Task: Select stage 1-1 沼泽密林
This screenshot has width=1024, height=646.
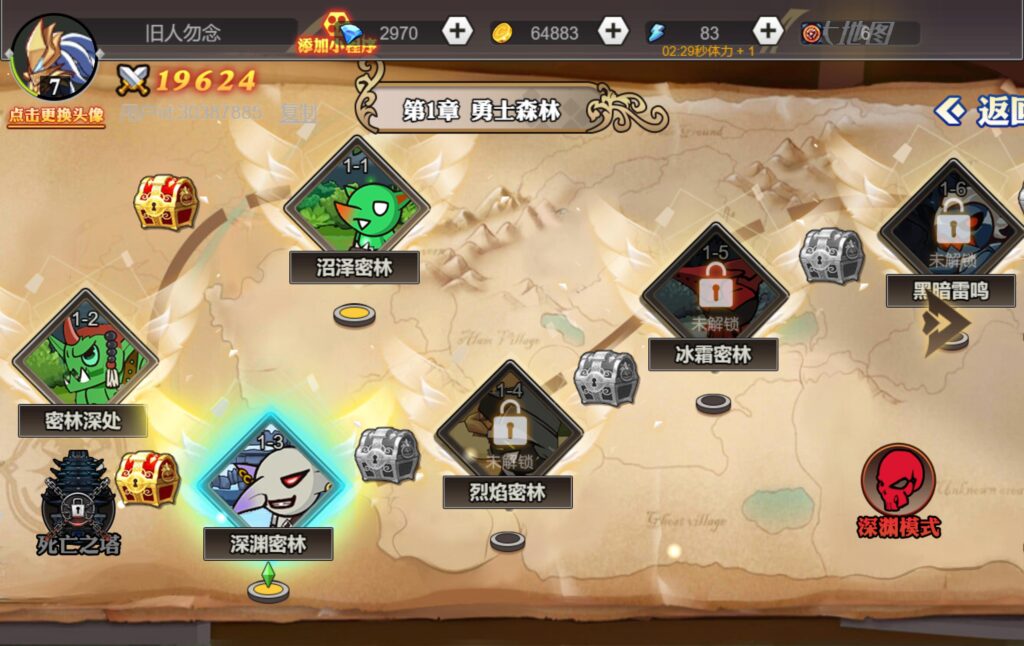Action: [x=356, y=210]
